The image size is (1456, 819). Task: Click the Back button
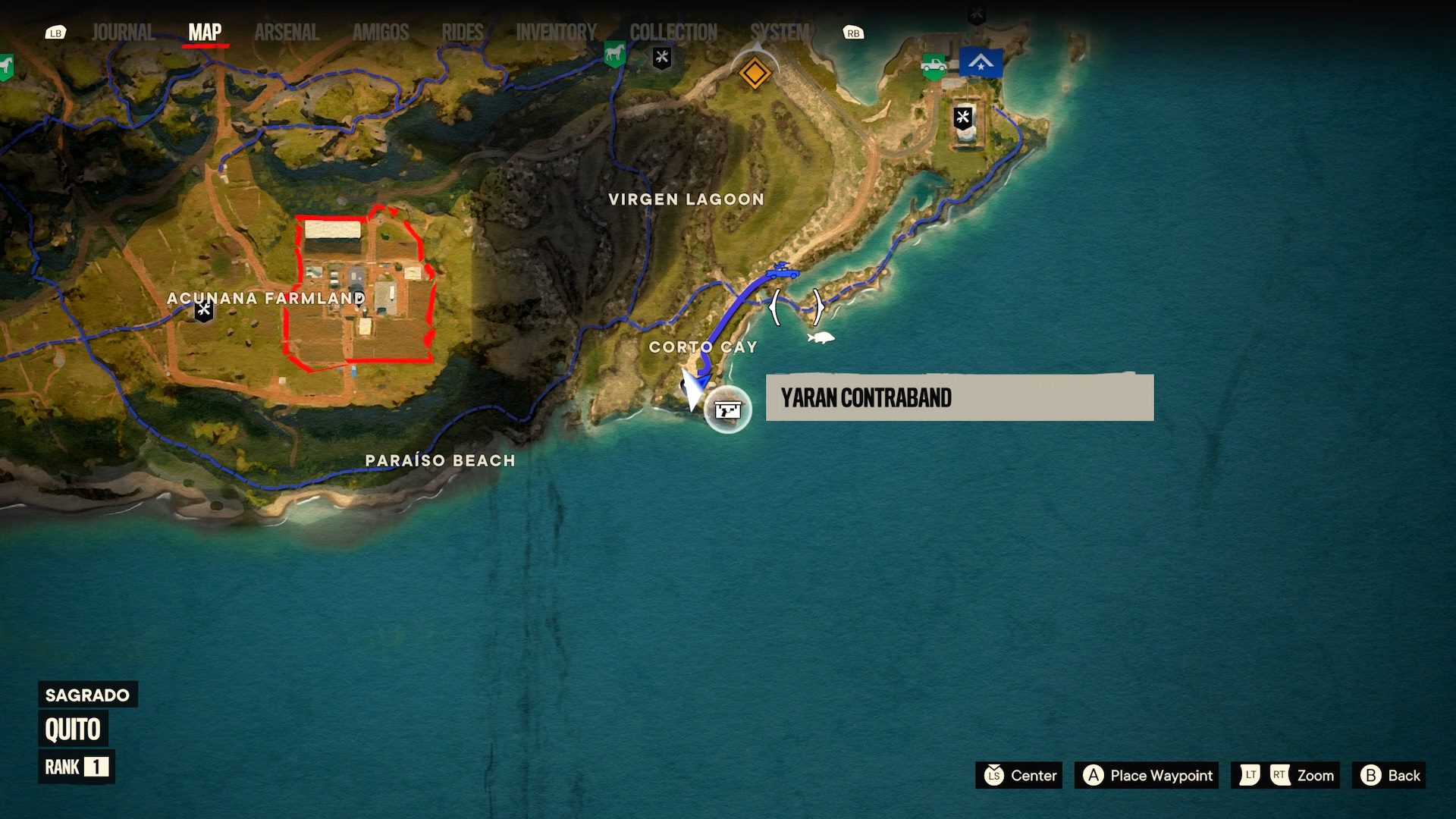pyautogui.click(x=1389, y=776)
